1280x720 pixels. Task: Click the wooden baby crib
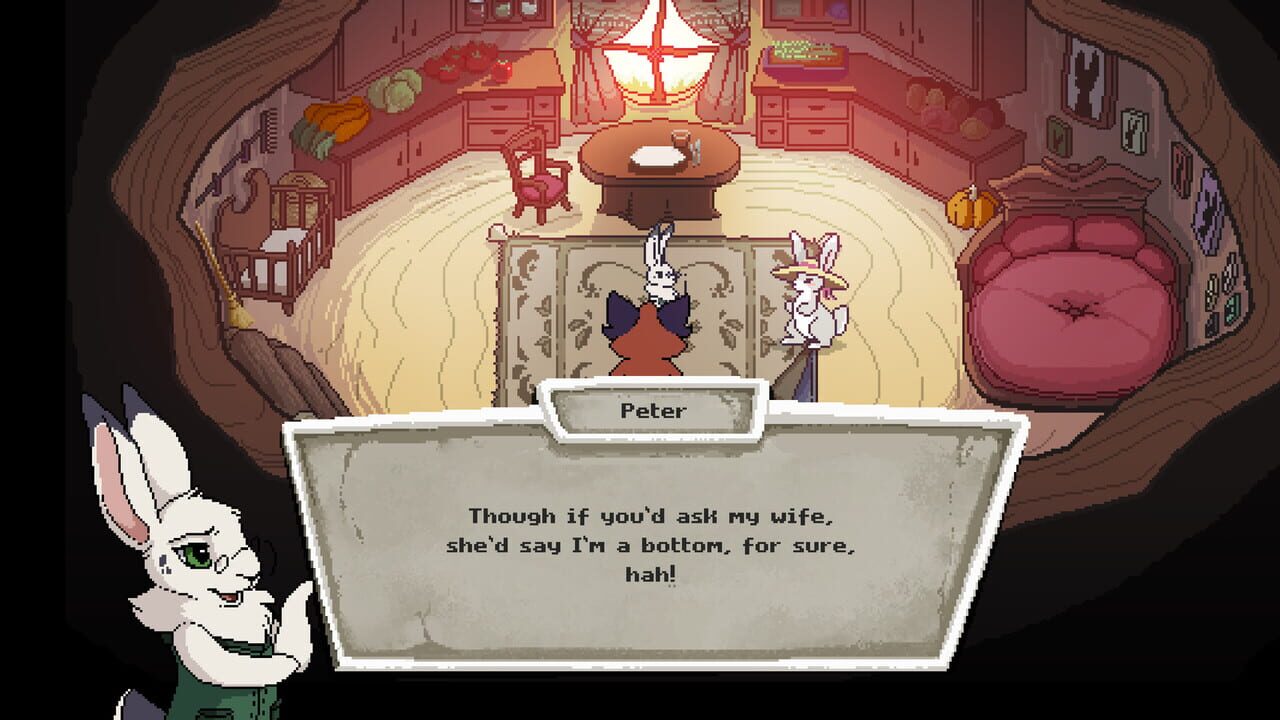[290, 240]
